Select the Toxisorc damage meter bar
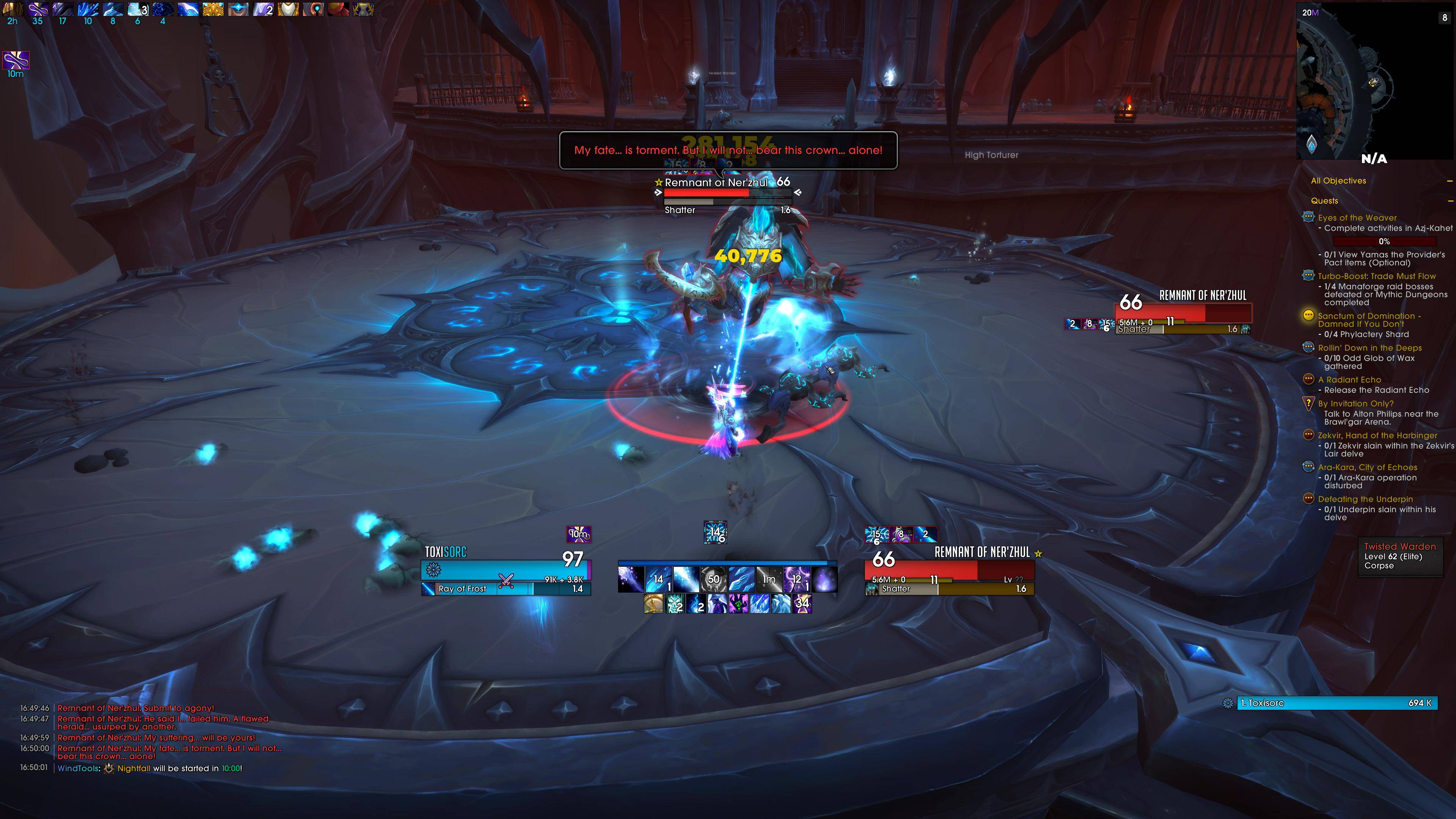Viewport: 1456px width, 819px height. (1336, 703)
